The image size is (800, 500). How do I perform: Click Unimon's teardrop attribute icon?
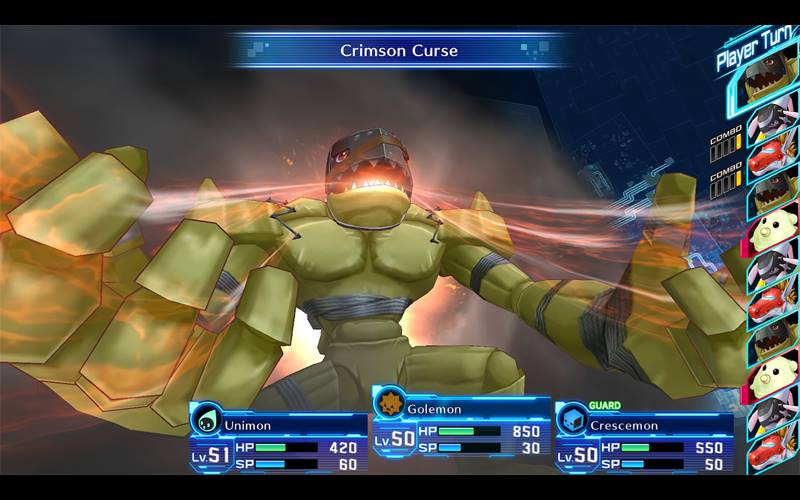[x=206, y=419]
